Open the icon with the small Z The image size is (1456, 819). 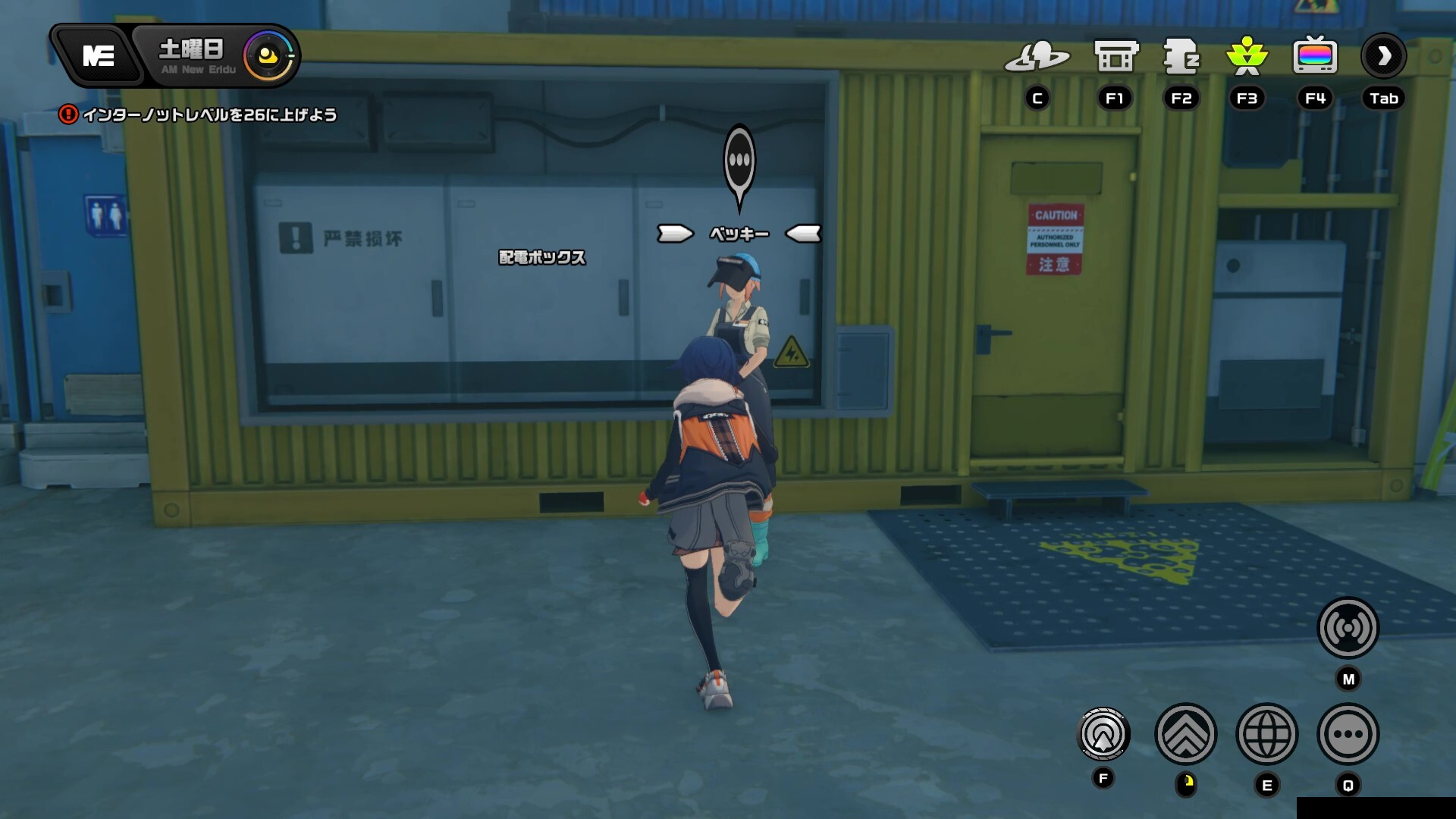1181,57
